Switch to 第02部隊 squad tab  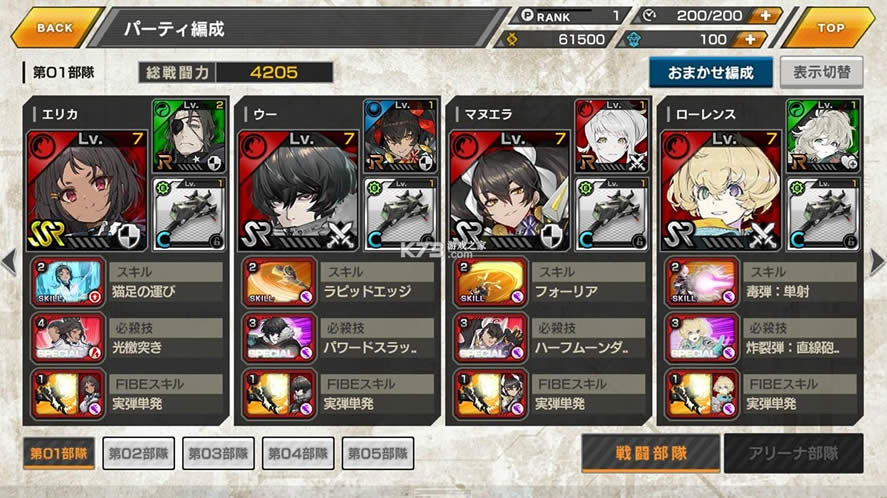138,453
